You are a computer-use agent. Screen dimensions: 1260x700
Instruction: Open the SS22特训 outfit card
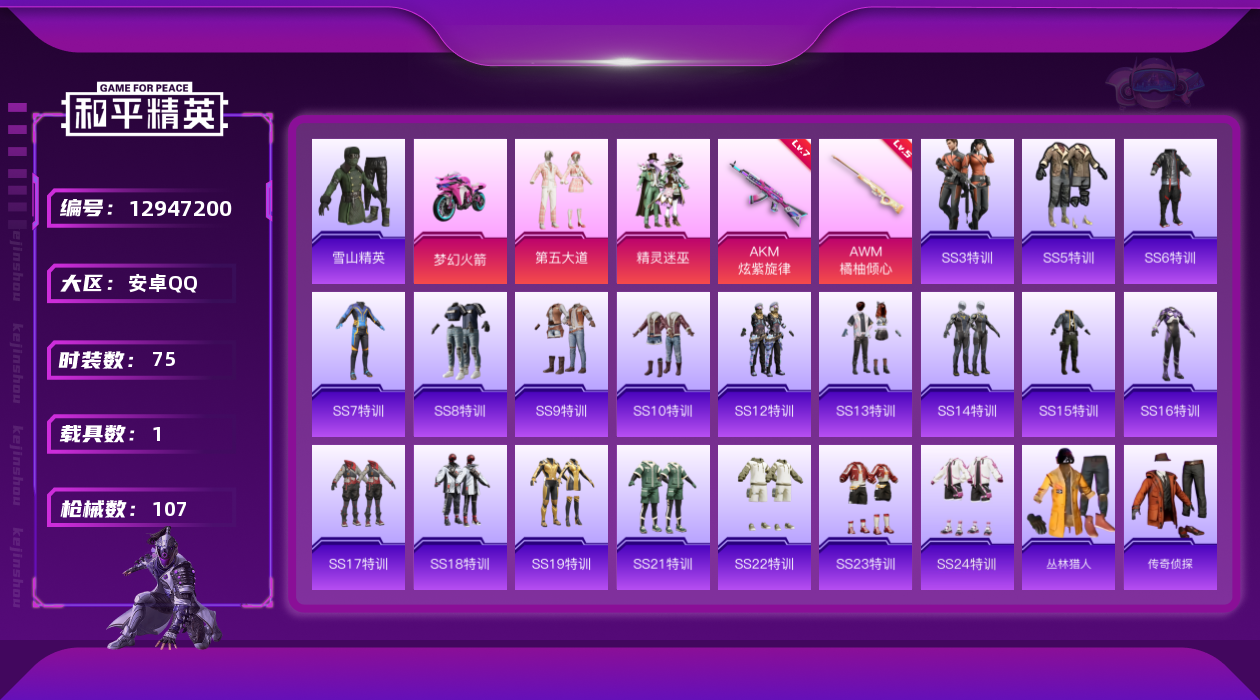[x=764, y=517]
